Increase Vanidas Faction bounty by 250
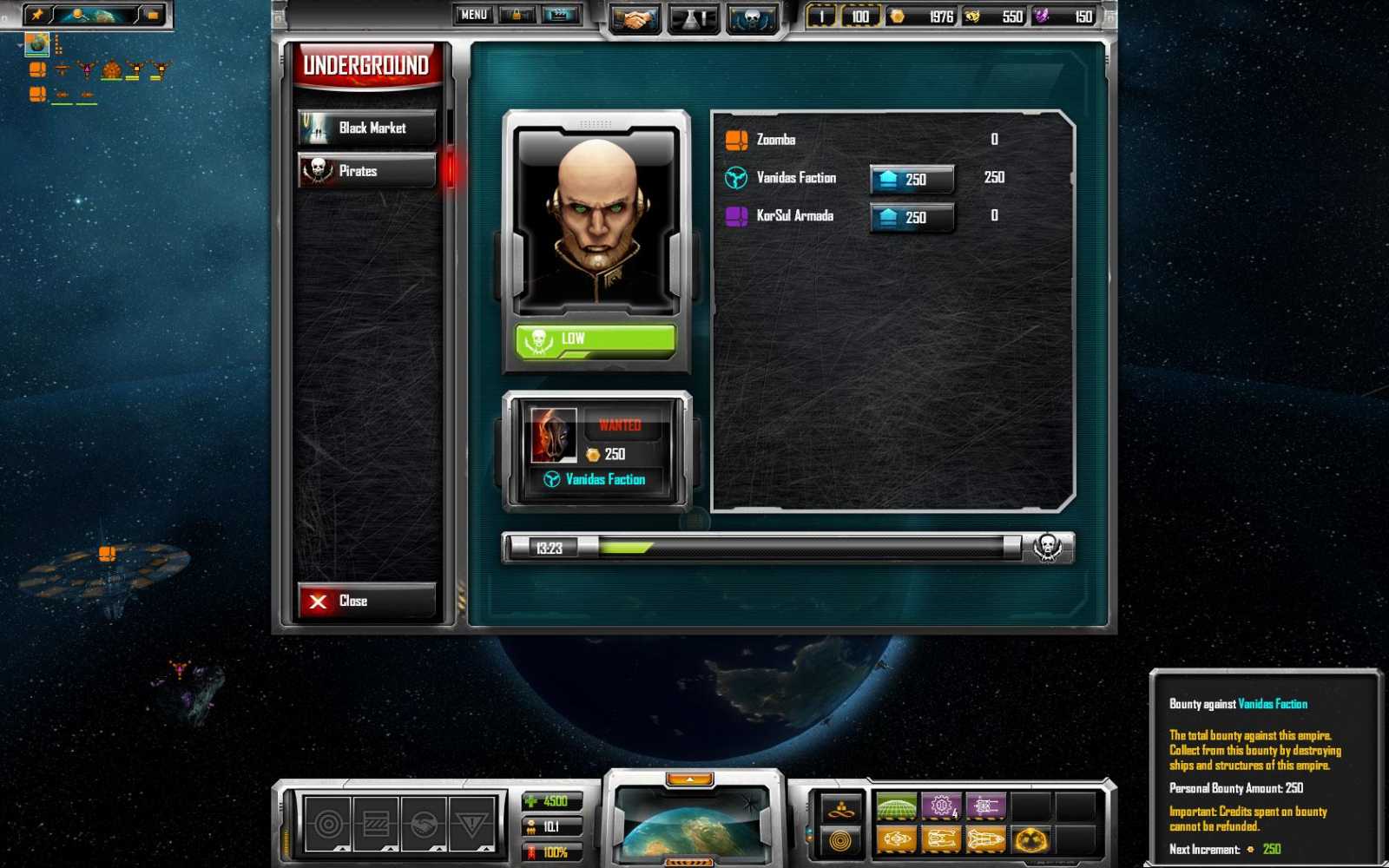The width and height of the screenshot is (1389, 868). (911, 178)
